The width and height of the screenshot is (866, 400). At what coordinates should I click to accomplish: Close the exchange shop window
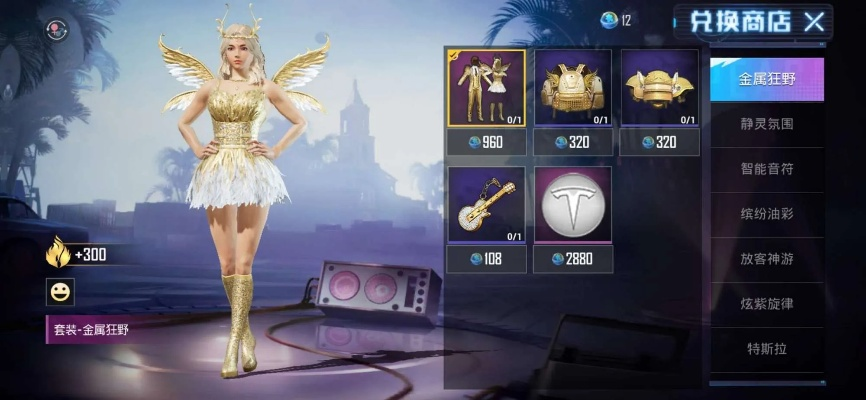tap(815, 21)
